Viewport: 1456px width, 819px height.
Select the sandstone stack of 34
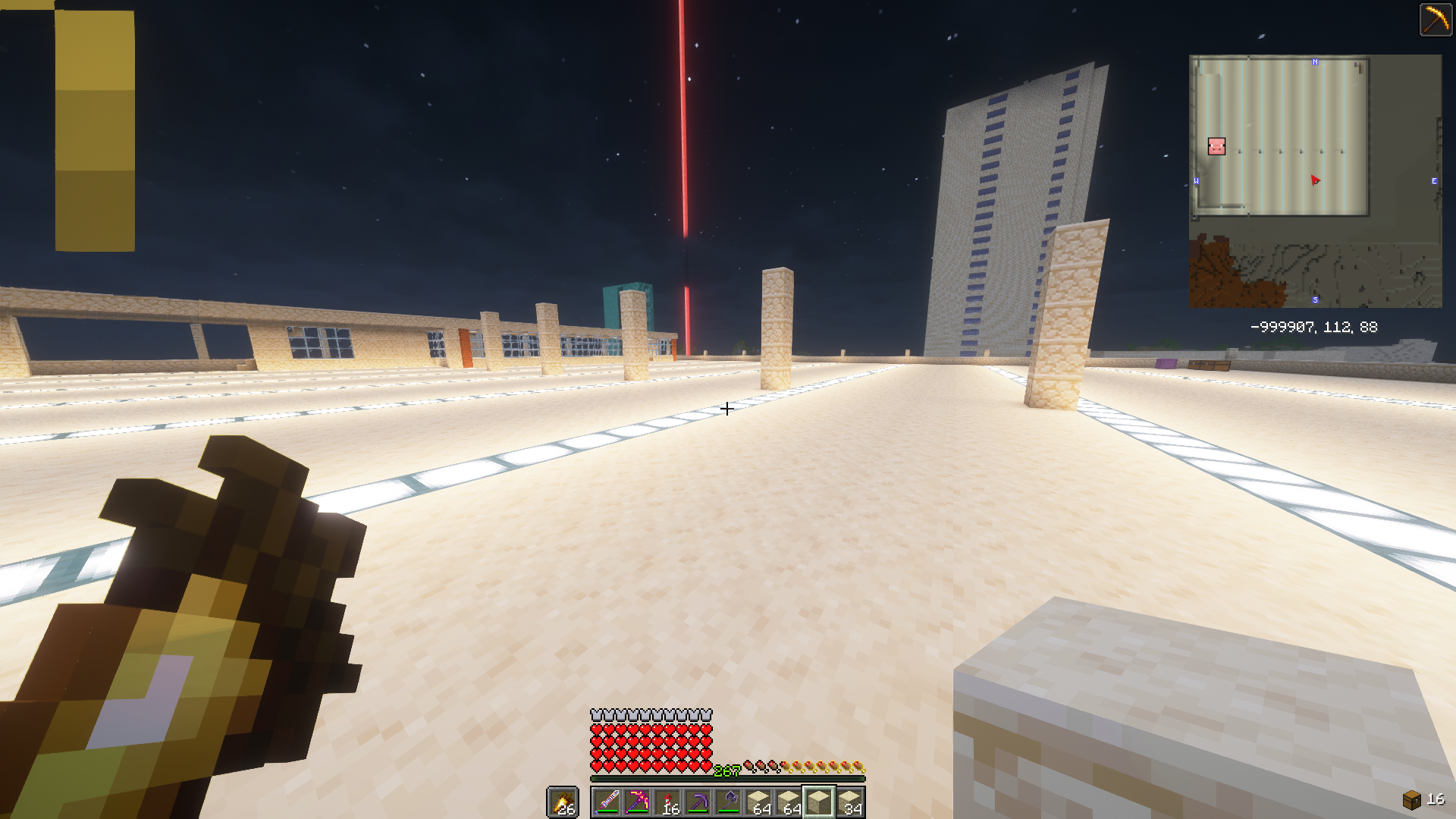(x=849, y=802)
